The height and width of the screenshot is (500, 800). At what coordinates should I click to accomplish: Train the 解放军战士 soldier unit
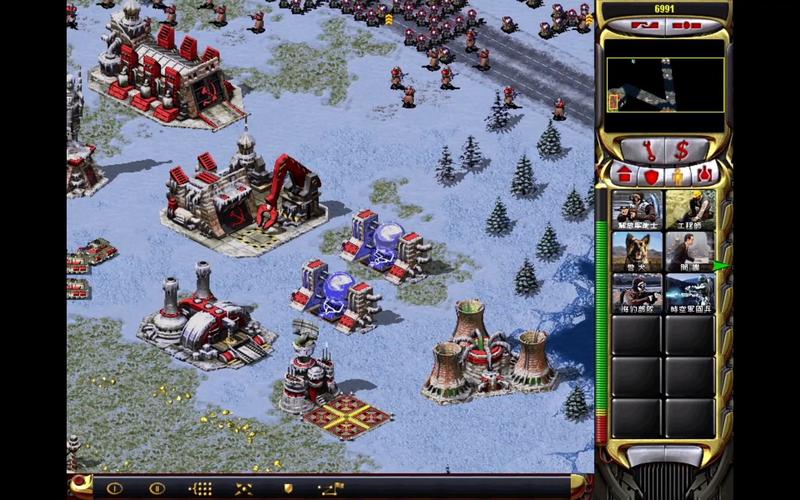(x=637, y=209)
